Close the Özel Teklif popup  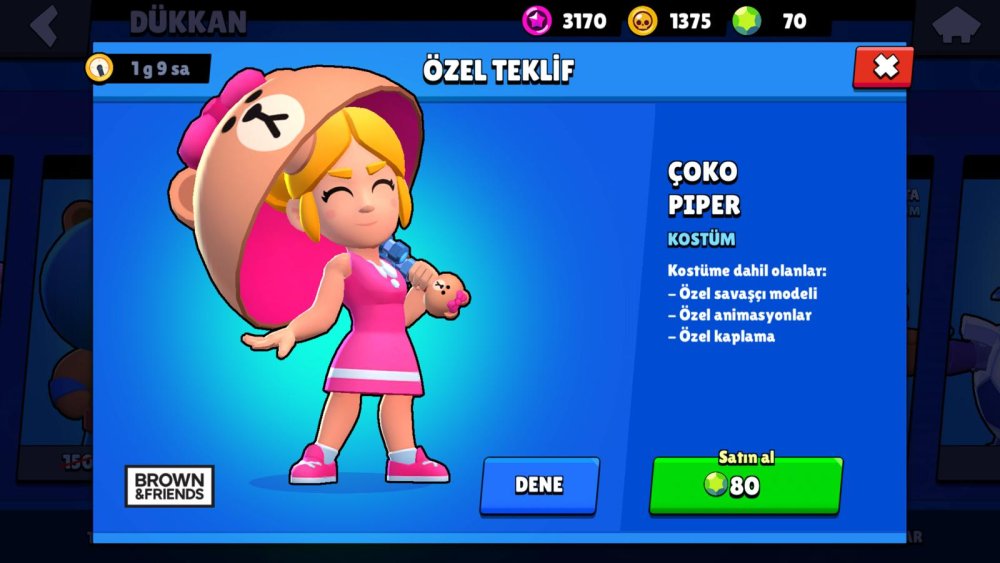click(884, 67)
